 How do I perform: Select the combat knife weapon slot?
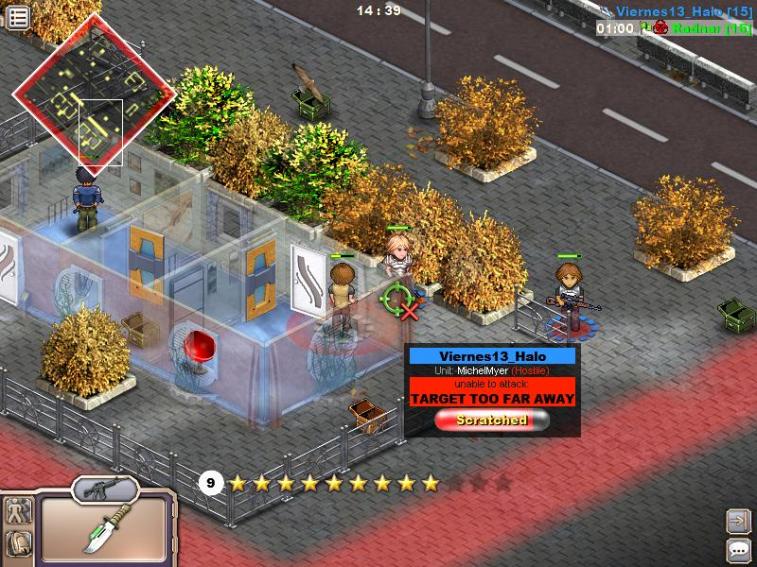(103, 530)
